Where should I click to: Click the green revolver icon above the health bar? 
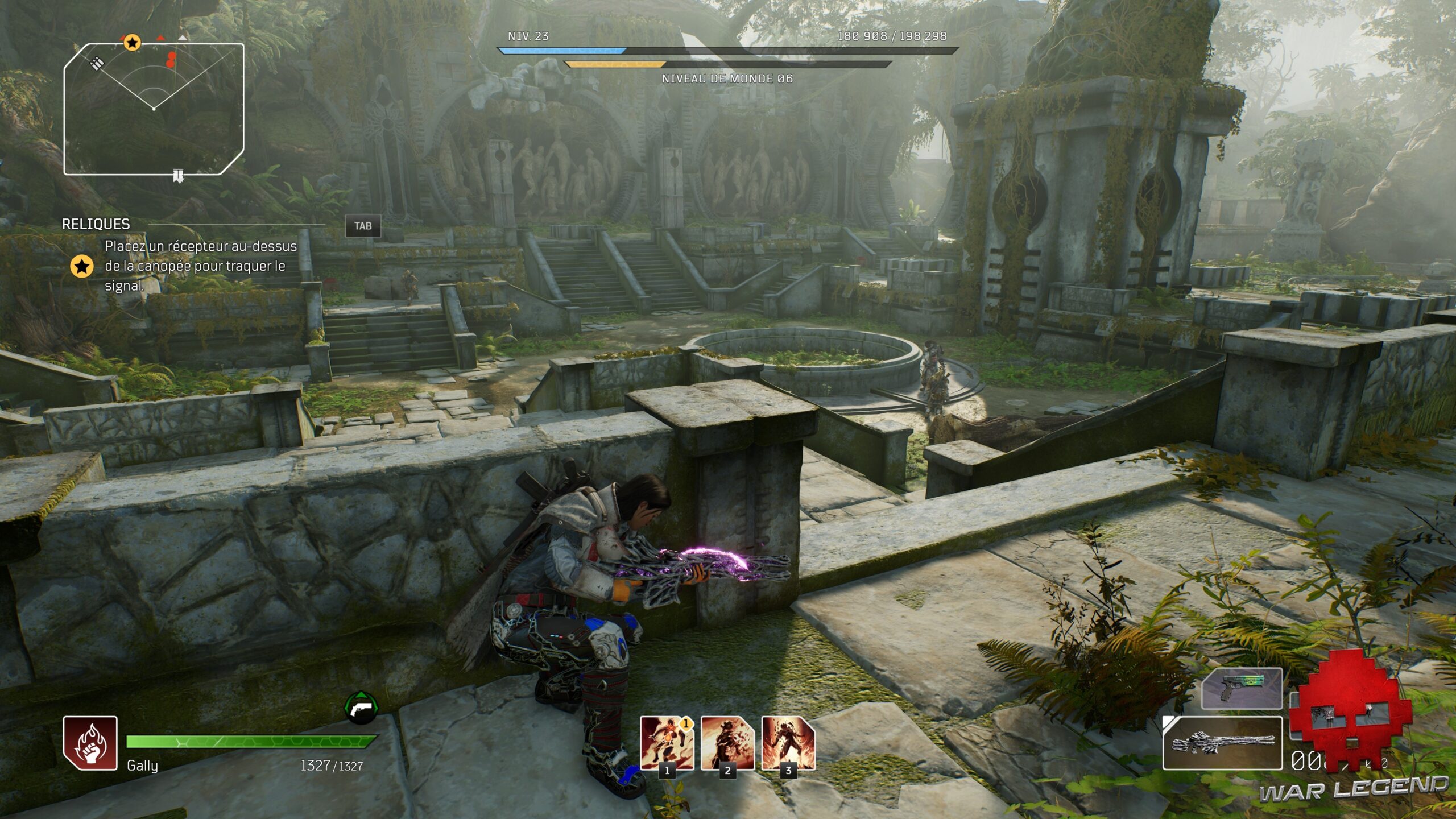click(361, 708)
